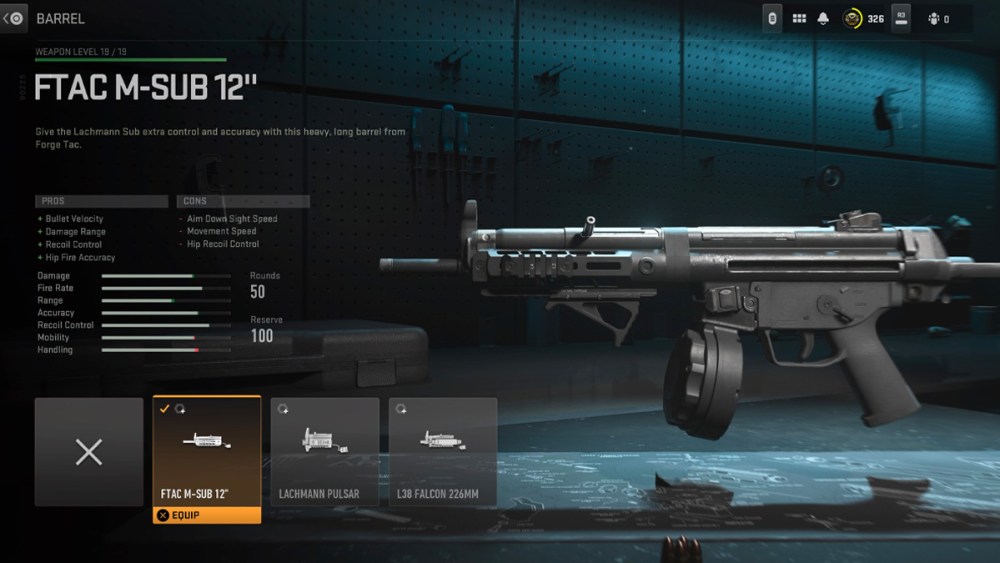Open the party social icon

[x=932, y=18]
